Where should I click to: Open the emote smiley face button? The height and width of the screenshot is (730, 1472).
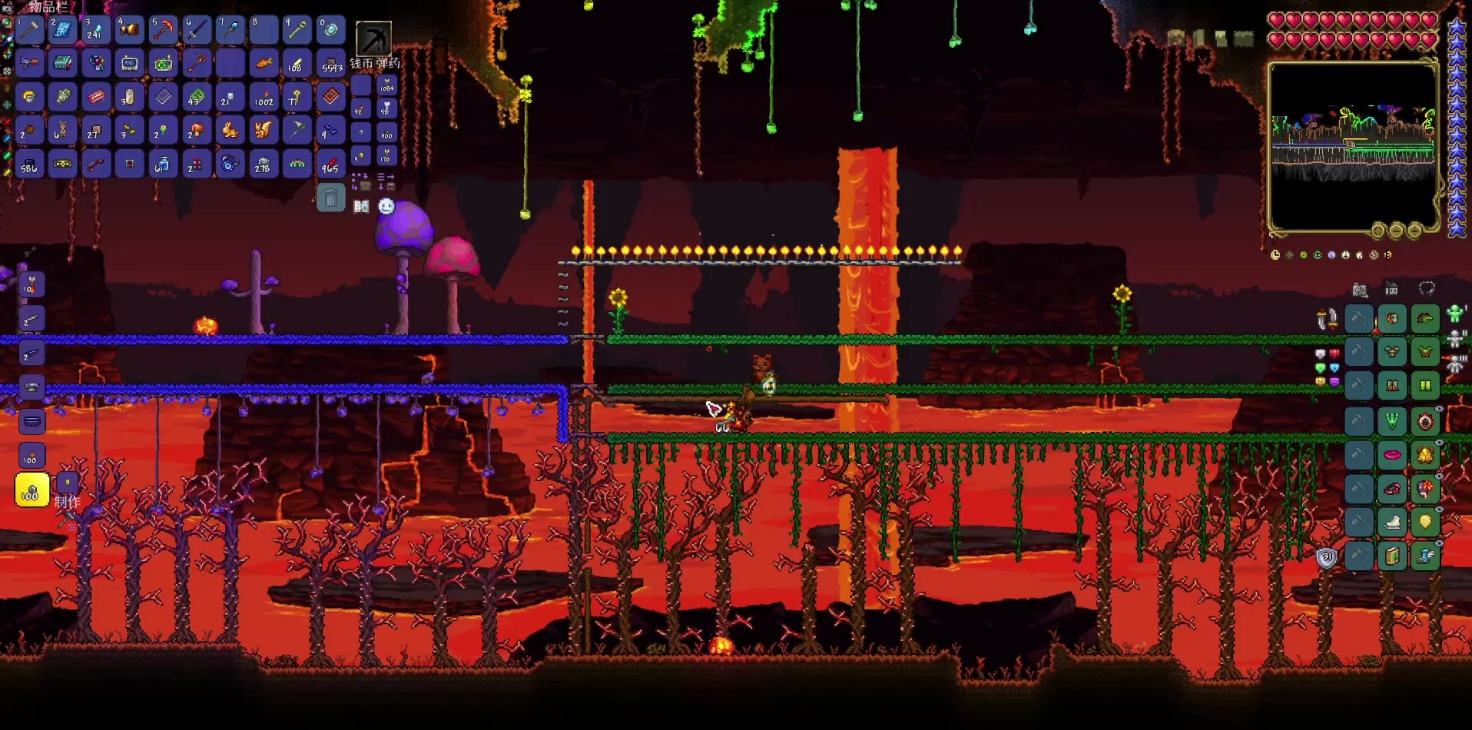click(386, 206)
